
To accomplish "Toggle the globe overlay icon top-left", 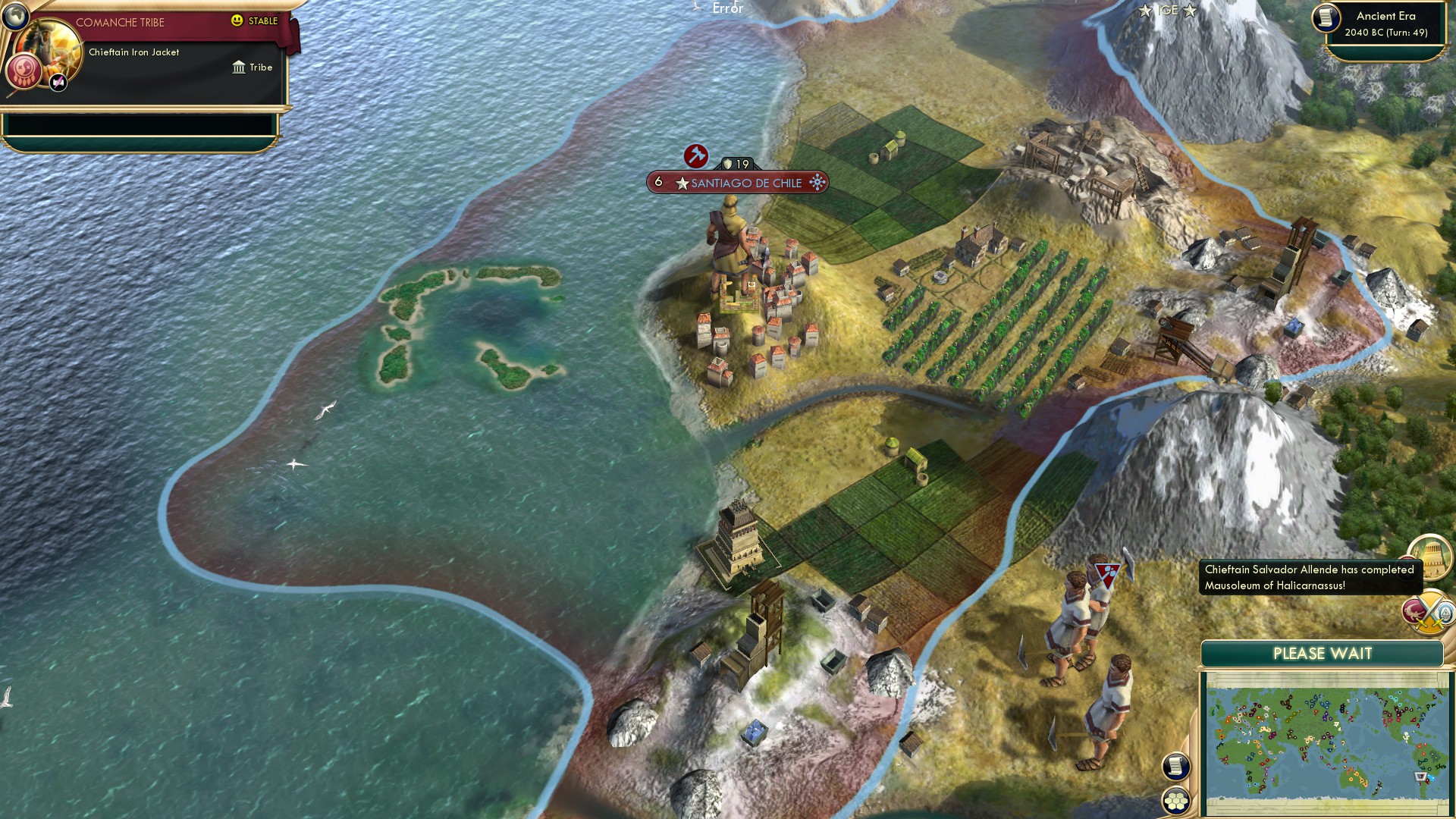I will pos(15,15).
